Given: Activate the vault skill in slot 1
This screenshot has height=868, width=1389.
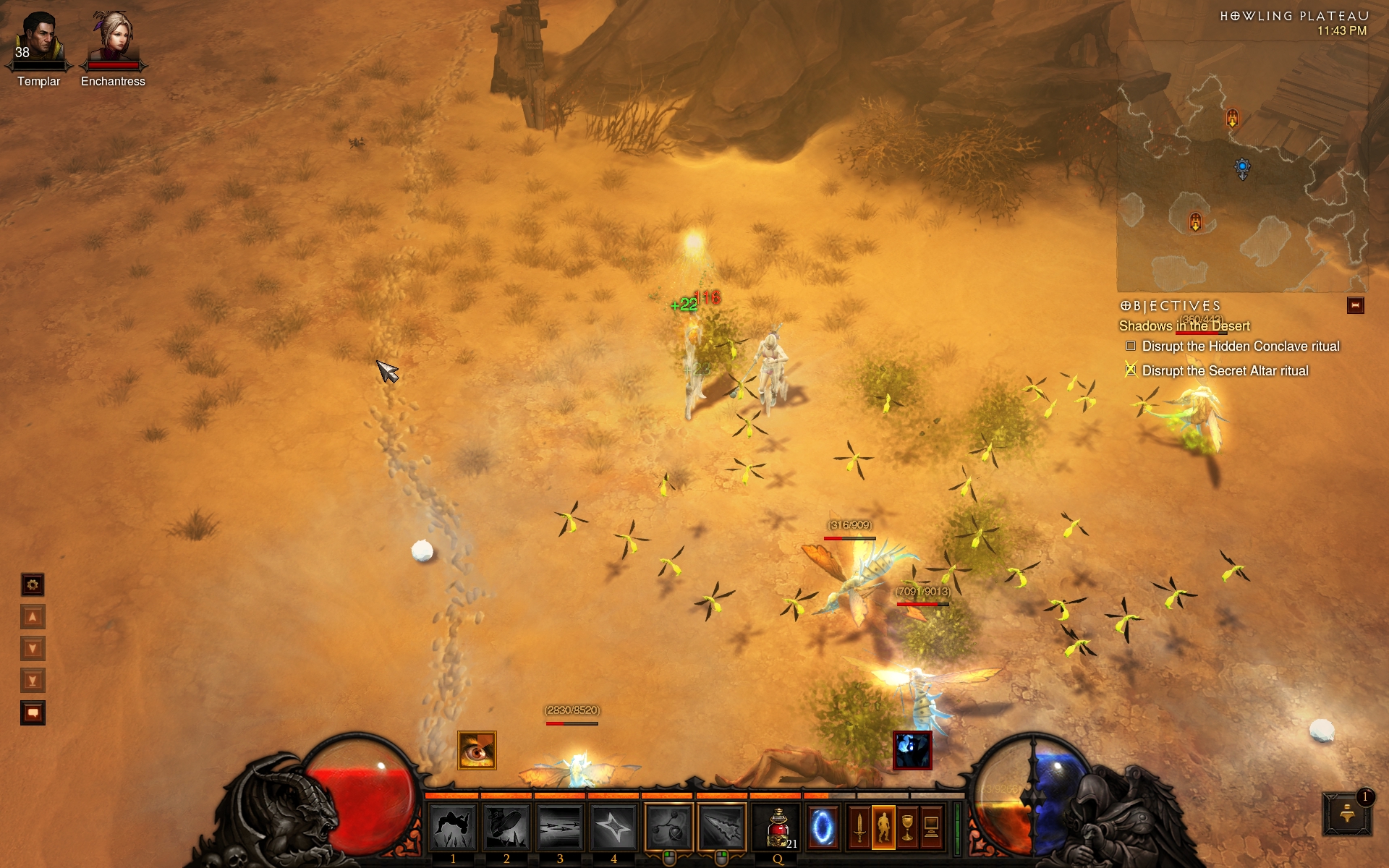Looking at the screenshot, I should point(453,827).
